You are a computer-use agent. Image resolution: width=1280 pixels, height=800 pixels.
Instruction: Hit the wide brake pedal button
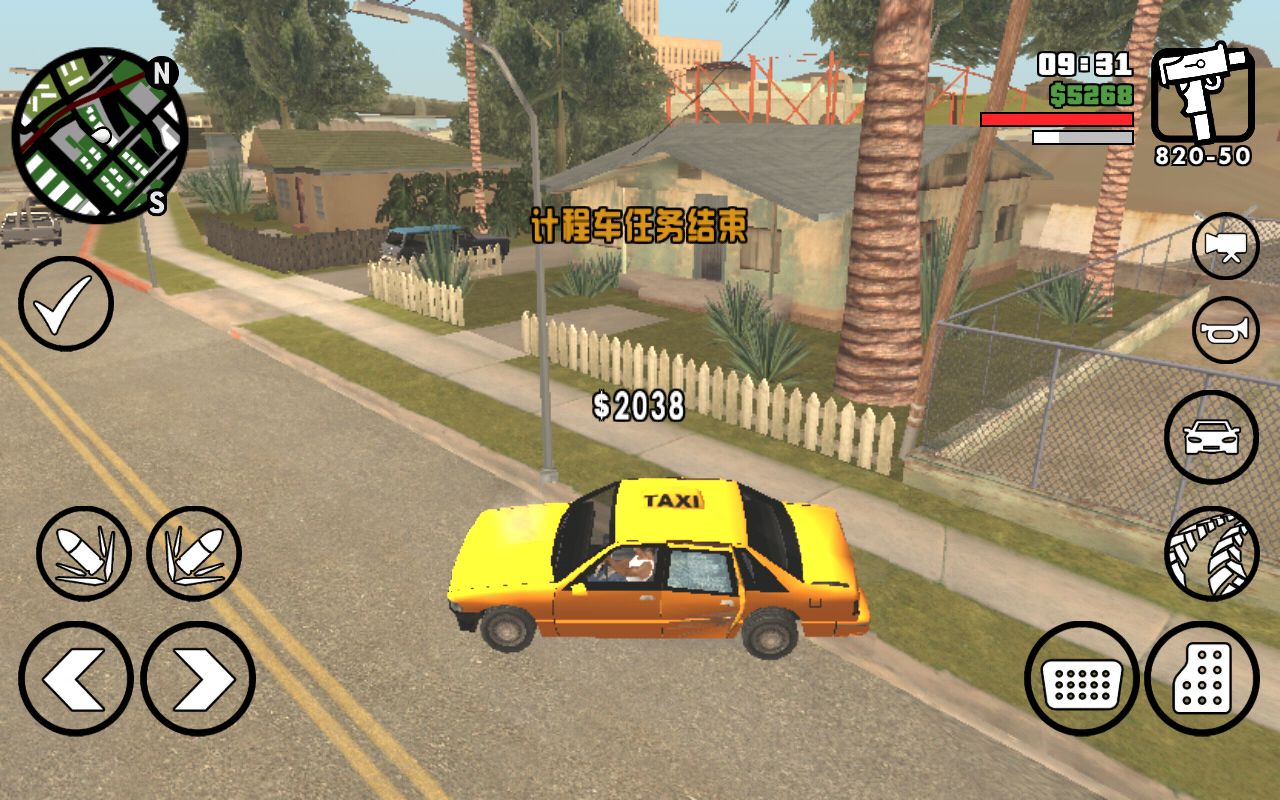click(1082, 679)
